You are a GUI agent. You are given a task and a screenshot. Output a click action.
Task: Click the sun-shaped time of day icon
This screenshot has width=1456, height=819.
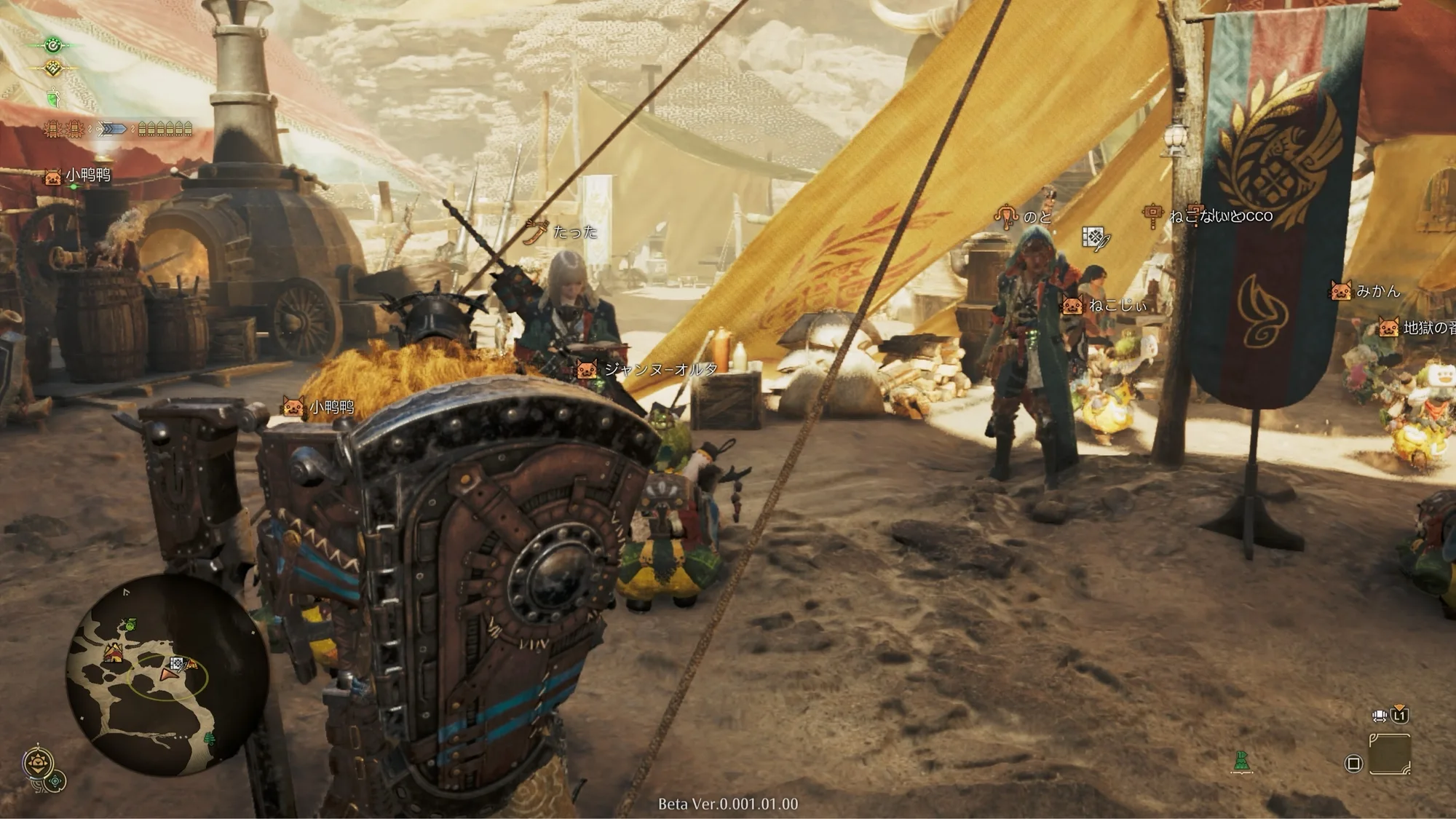pyautogui.click(x=37, y=764)
